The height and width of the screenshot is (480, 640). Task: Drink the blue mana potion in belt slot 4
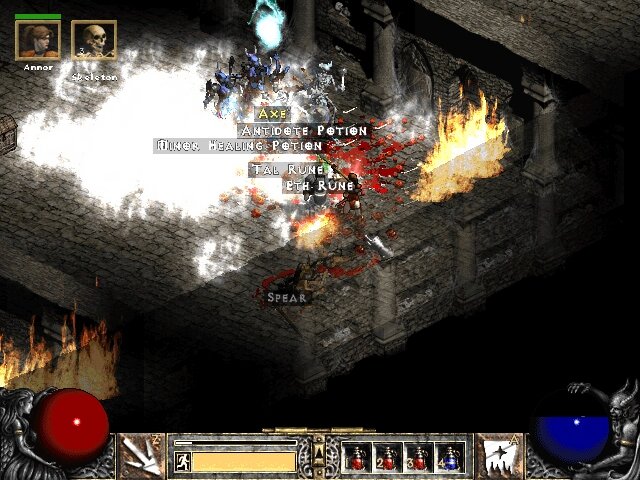point(448,457)
